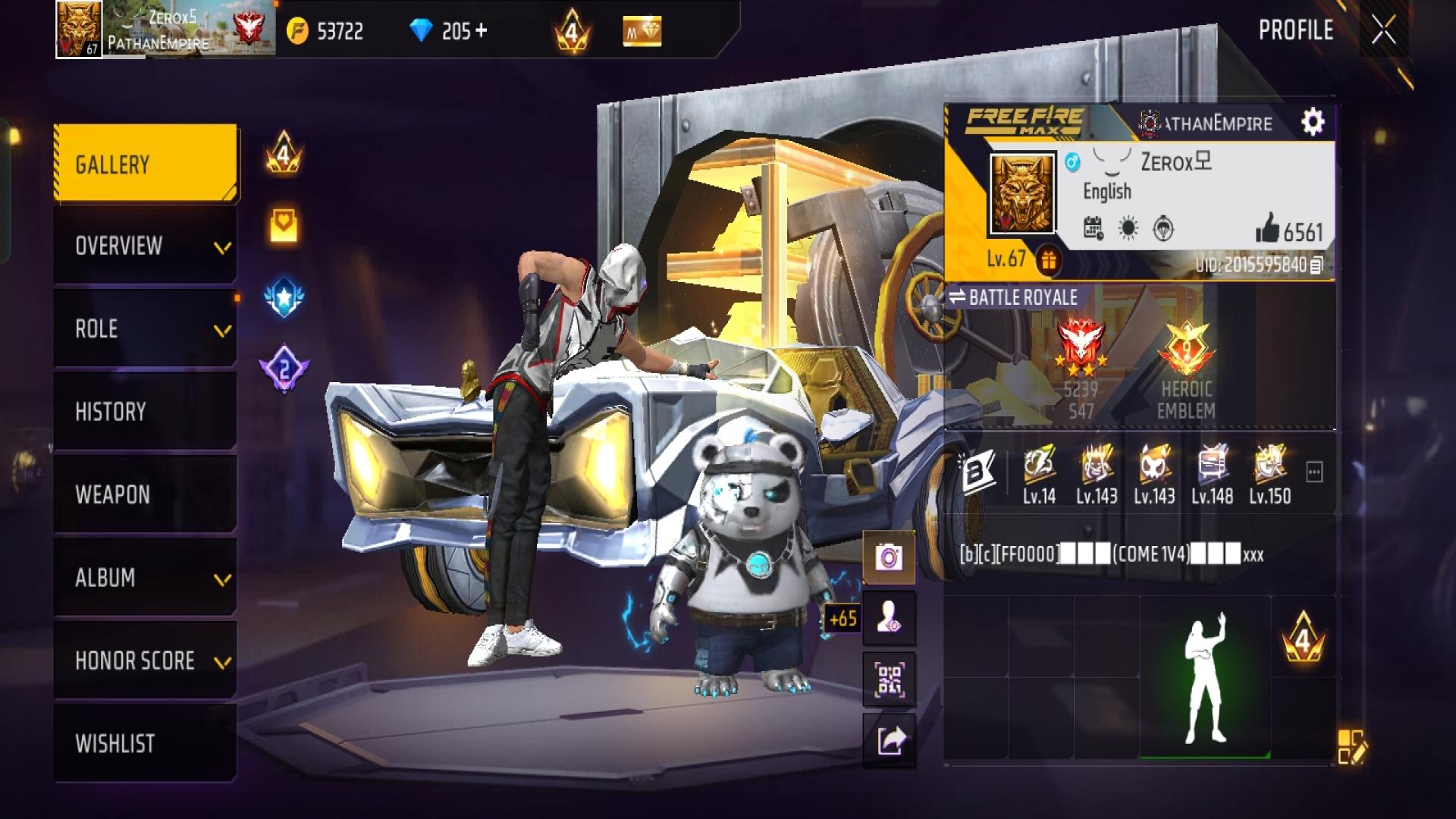Edit the profile showcase layout
The height and width of the screenshot is (819, 1456).
point(1351,746)
